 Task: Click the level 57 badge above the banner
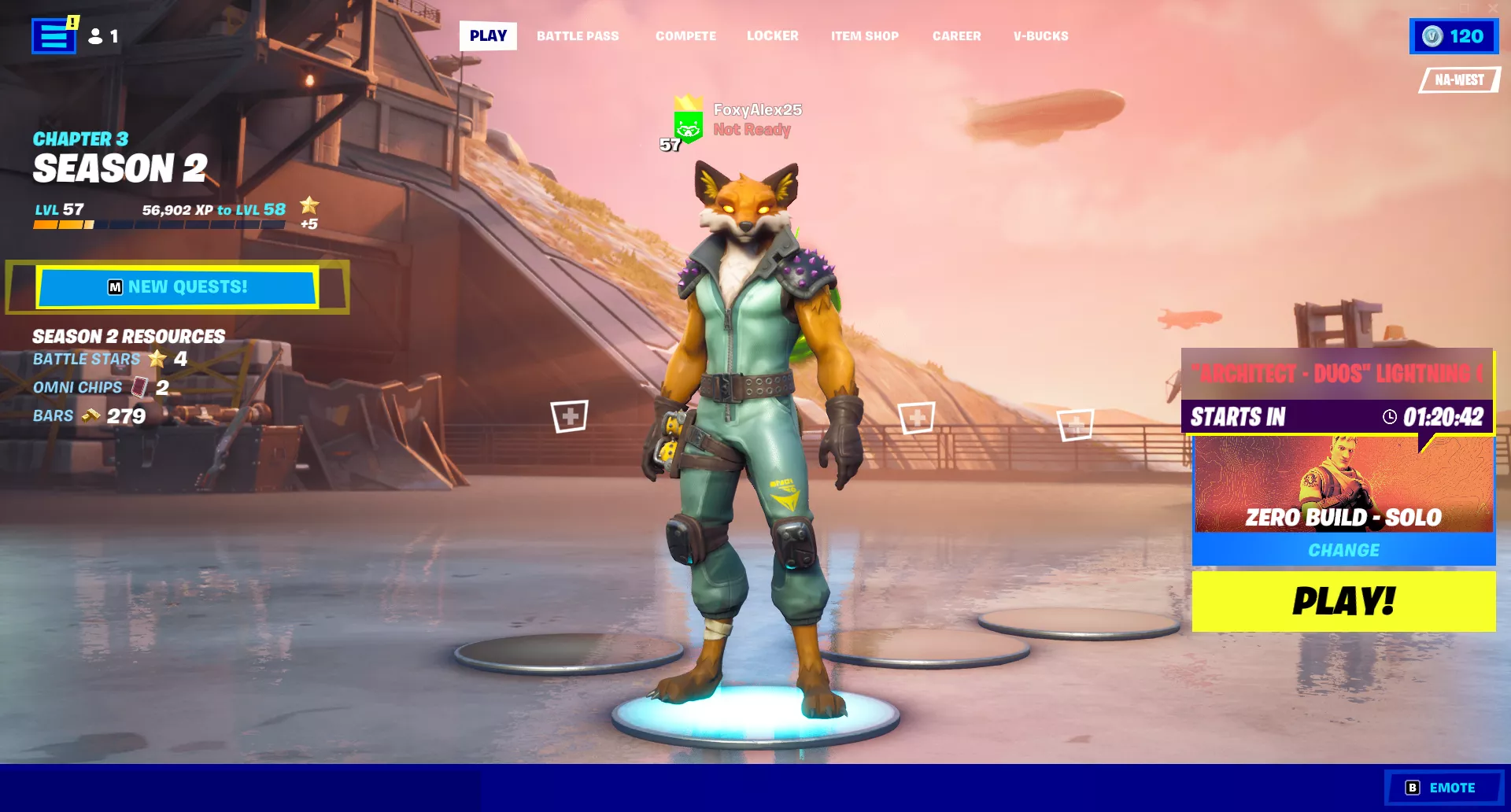point(668,145)
